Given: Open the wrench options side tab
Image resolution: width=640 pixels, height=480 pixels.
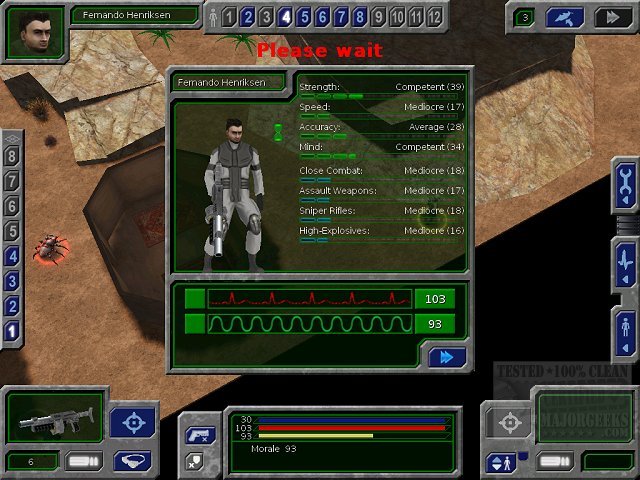Looking at the screenshot, I should tap(626, 184).
